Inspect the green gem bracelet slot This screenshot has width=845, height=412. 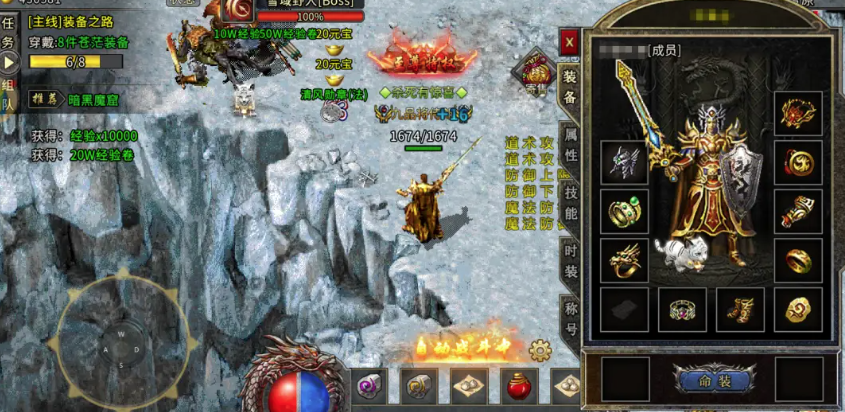click(x=625, y=212)
